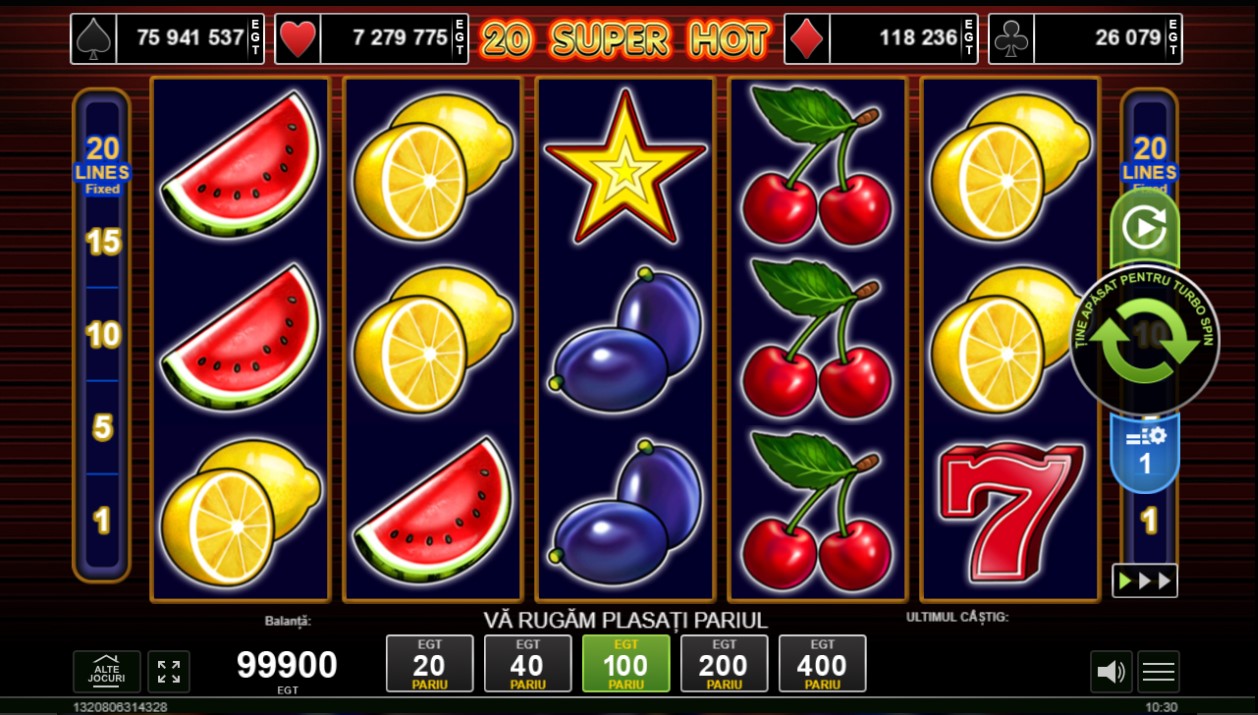
Task: Check the club jackpot panel
Action: click(1085, 39)
